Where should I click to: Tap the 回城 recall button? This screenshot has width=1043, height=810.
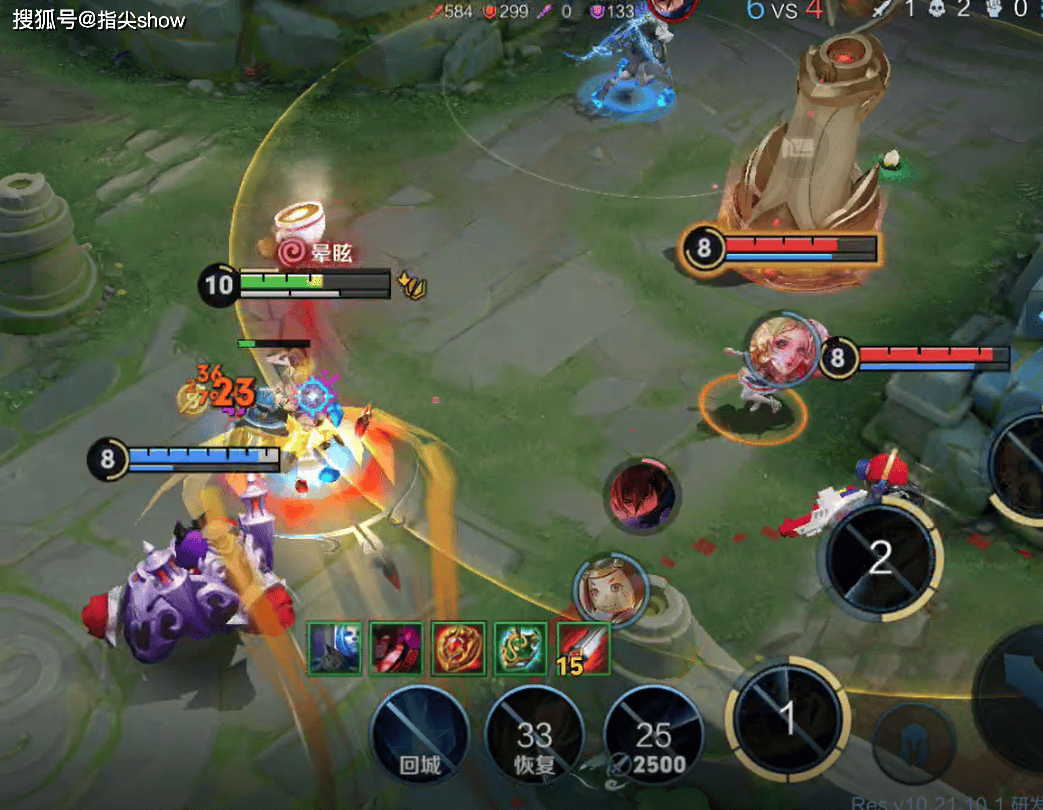[x=420, y=735]
